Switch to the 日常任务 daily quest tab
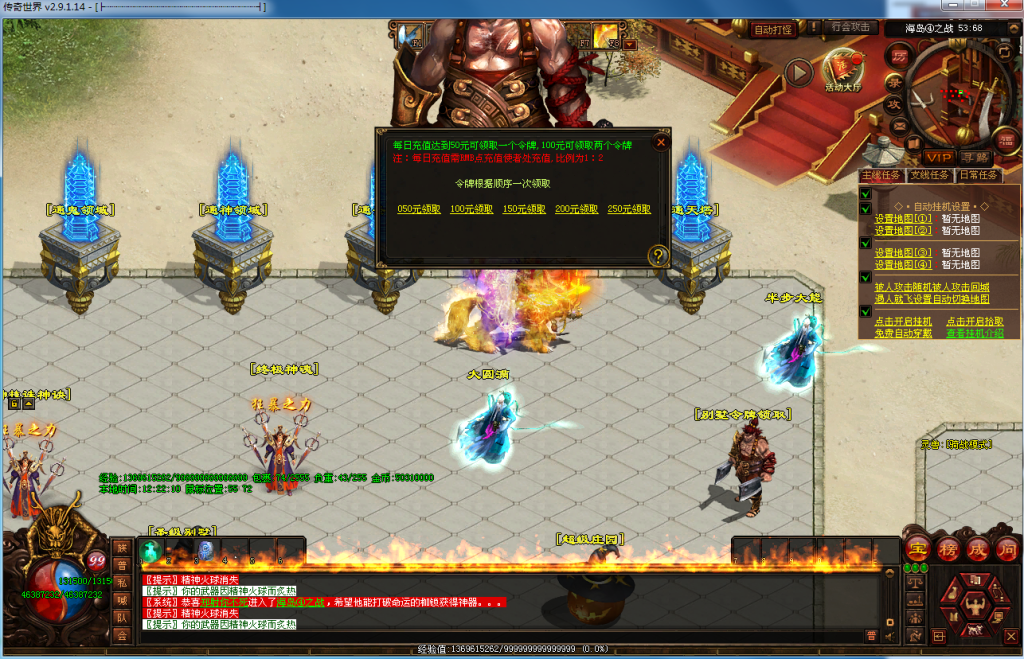 pos(977,174)
